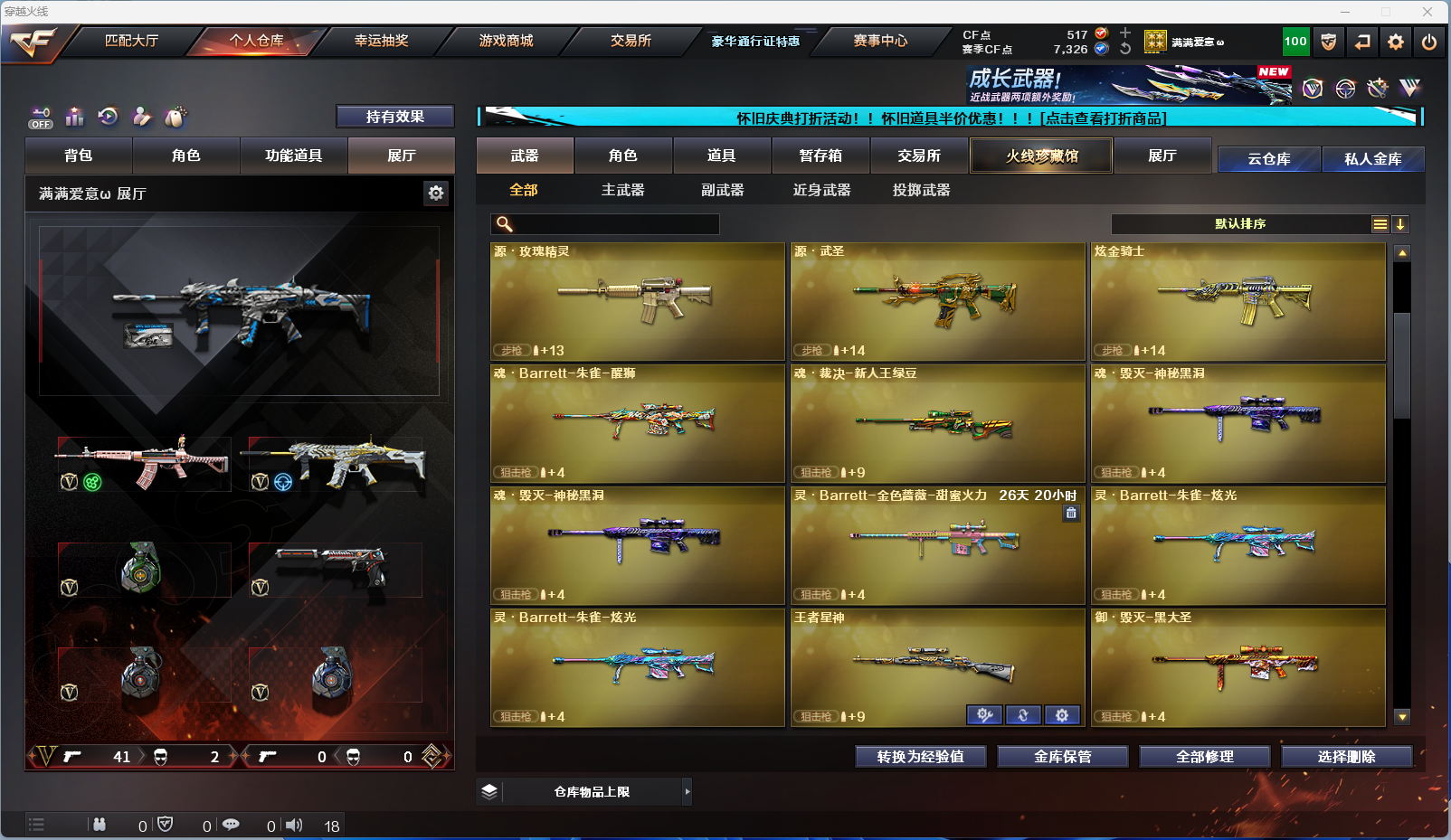
Task: Open the 云仓库 cloud storage
Action: pos(1268,159)
